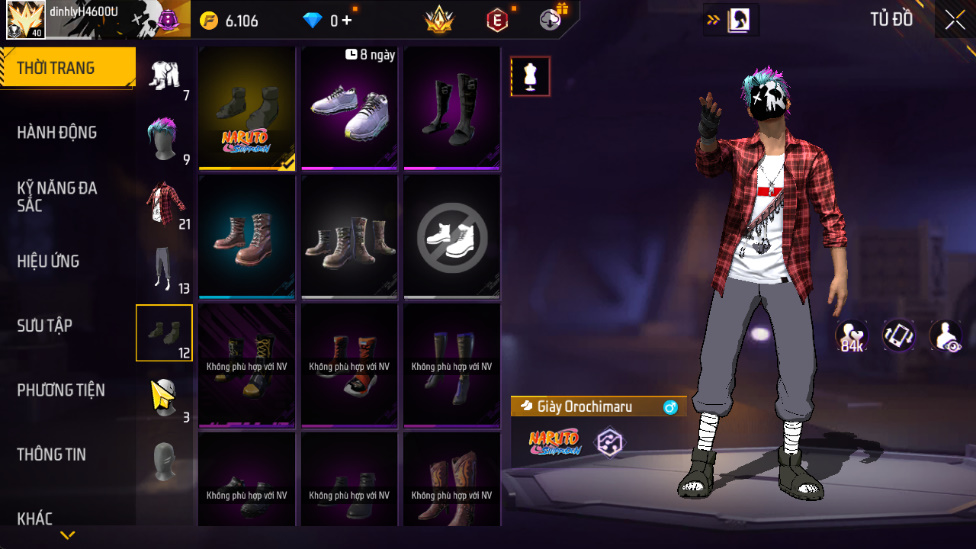Open the red plaid shirt category
Viewport: 976px width, 549px height.
coord(165,205)
